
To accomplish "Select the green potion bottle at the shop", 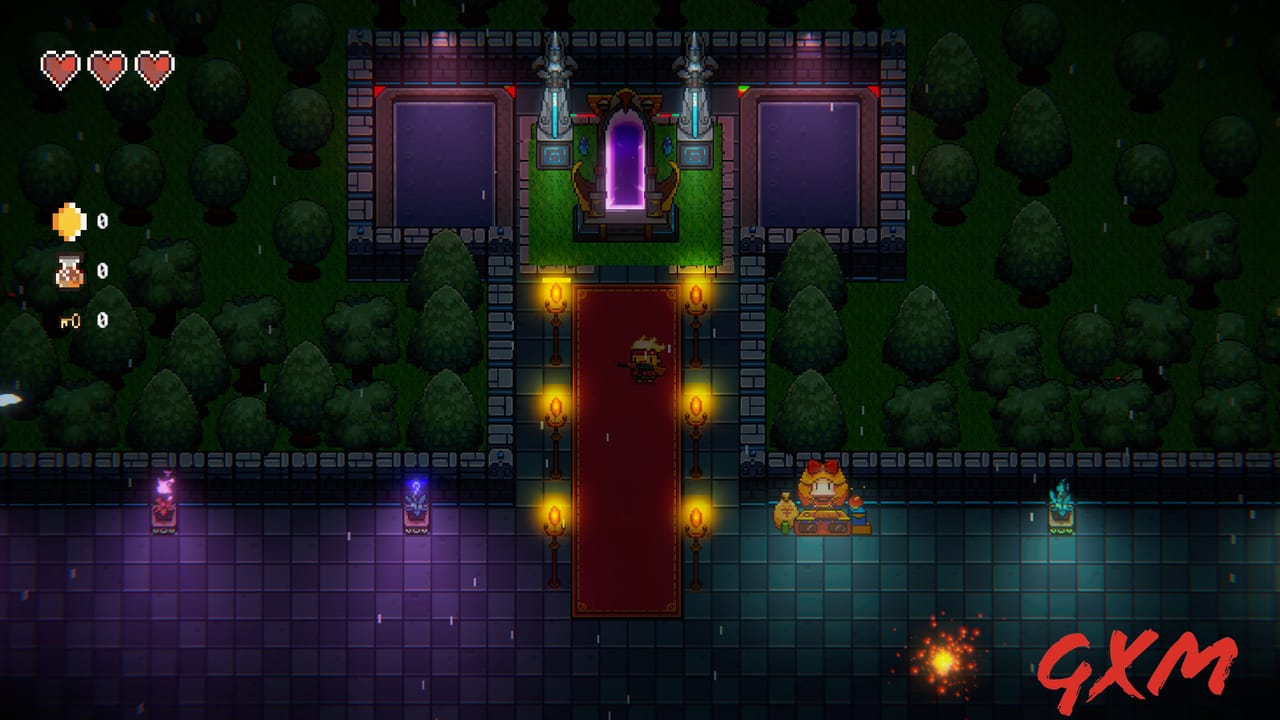I will (x=785, y=527).
